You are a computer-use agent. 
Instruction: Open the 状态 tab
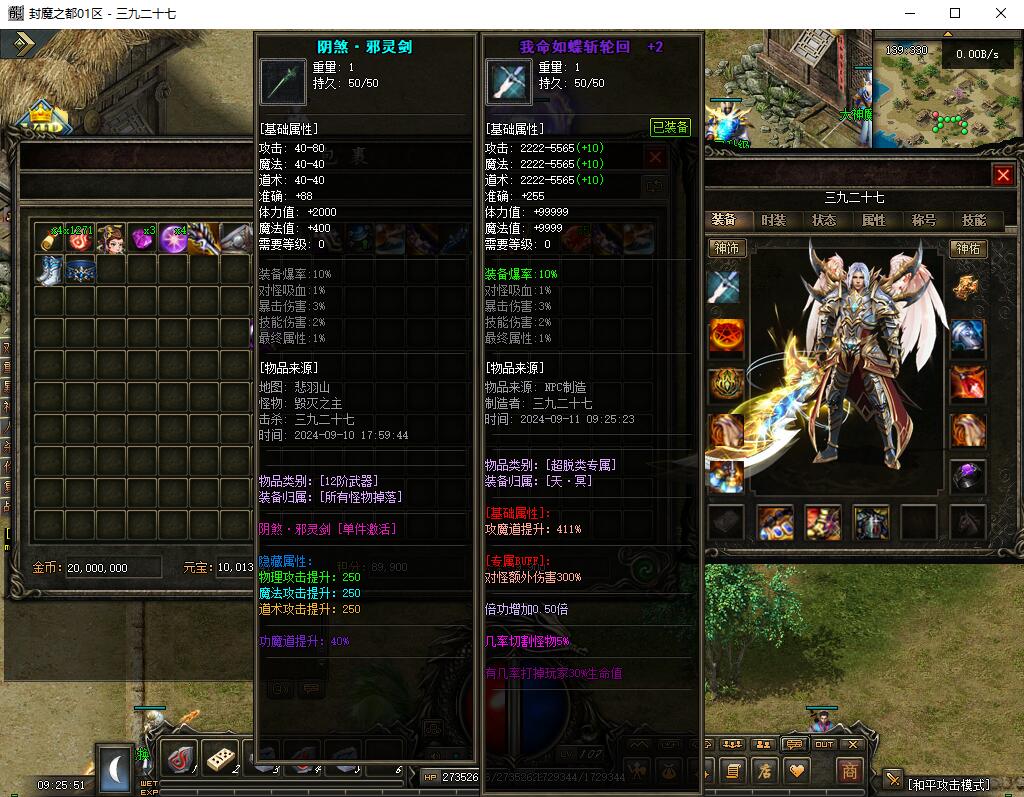coord(824,220)
